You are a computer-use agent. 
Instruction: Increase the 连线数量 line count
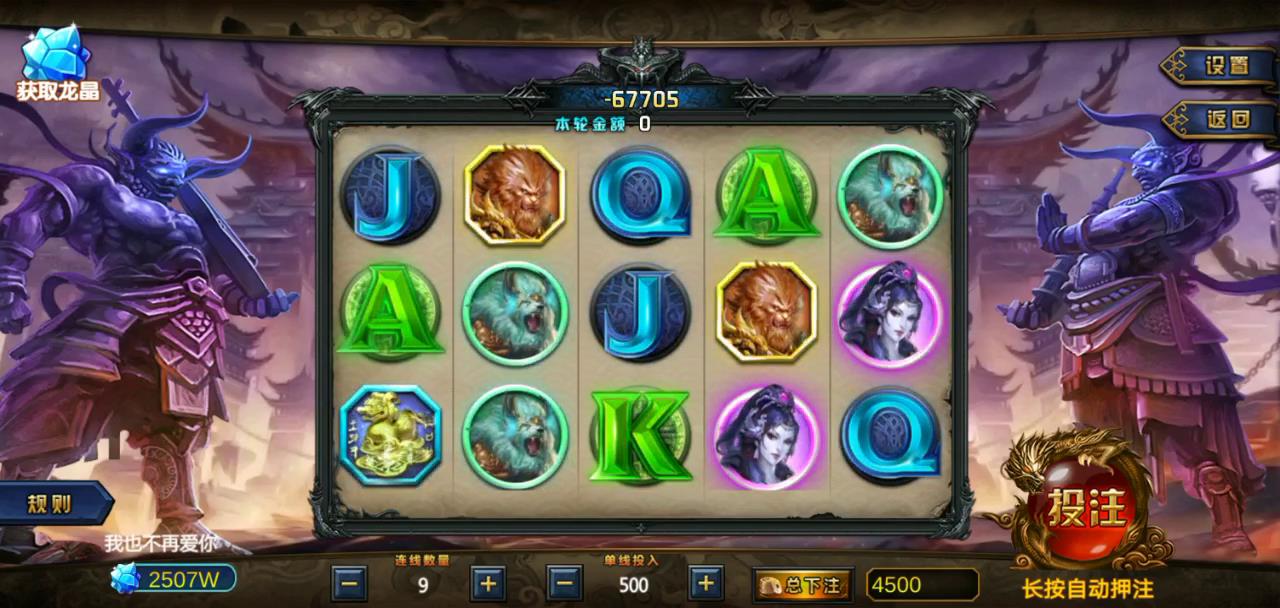pos(487,583)
